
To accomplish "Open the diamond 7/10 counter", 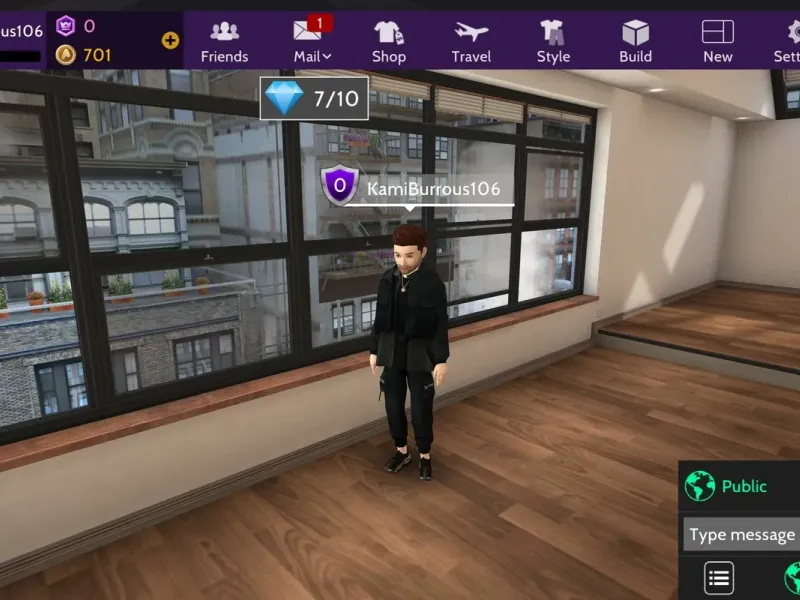I will (x=314, y=98).
